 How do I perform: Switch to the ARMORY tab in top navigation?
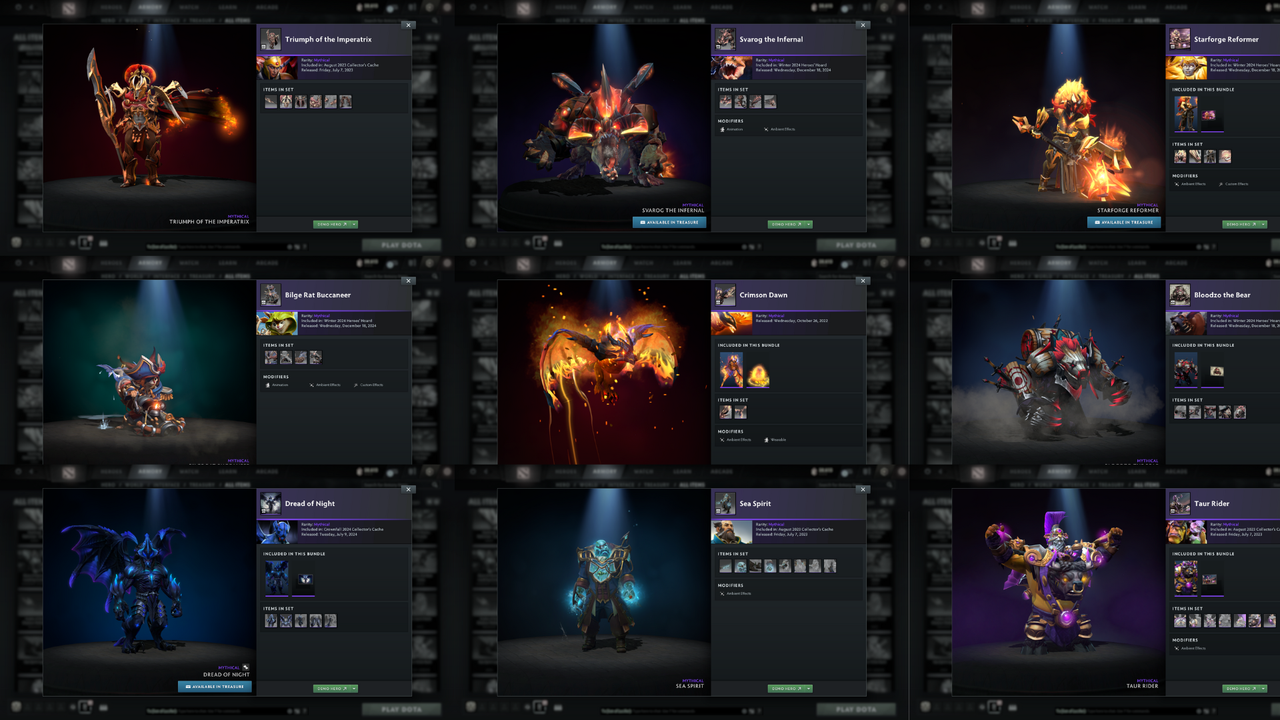[x=150, y=7]
